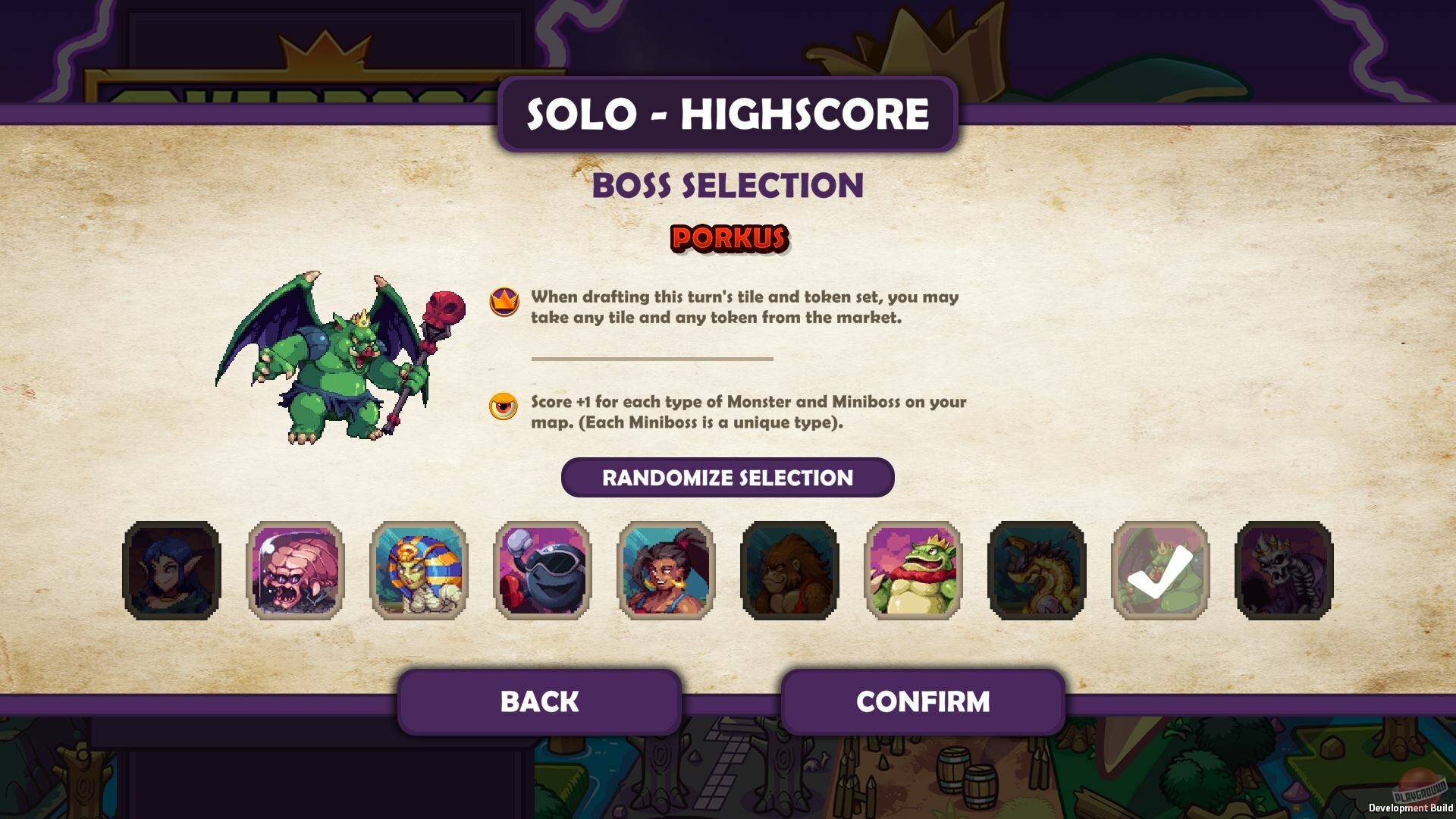The width and height of the screenshot is (1456, 819).
Task: Click Randomize Selection
Action: [x=726, y=478]
